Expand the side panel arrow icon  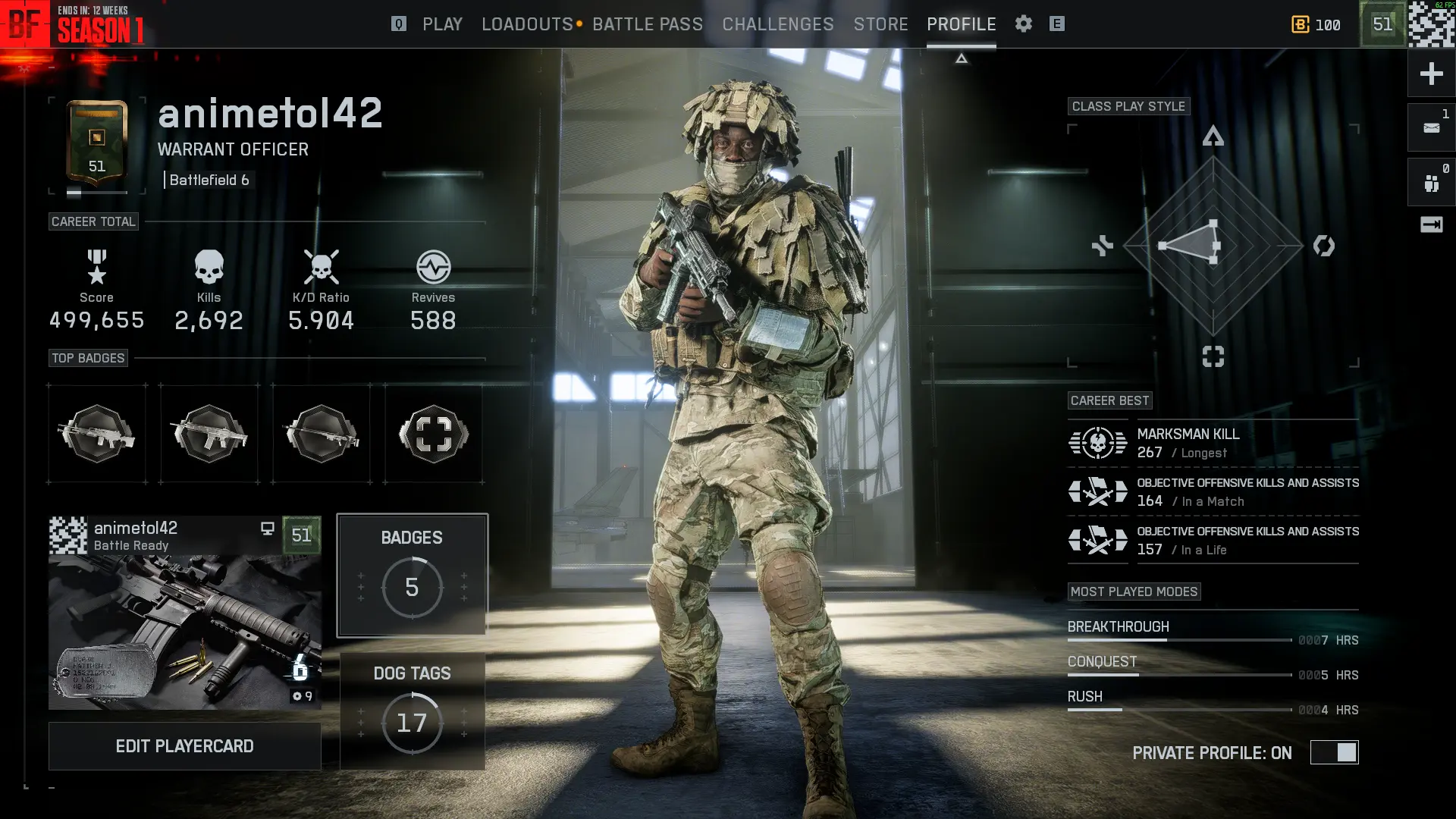click(1431, 224)
